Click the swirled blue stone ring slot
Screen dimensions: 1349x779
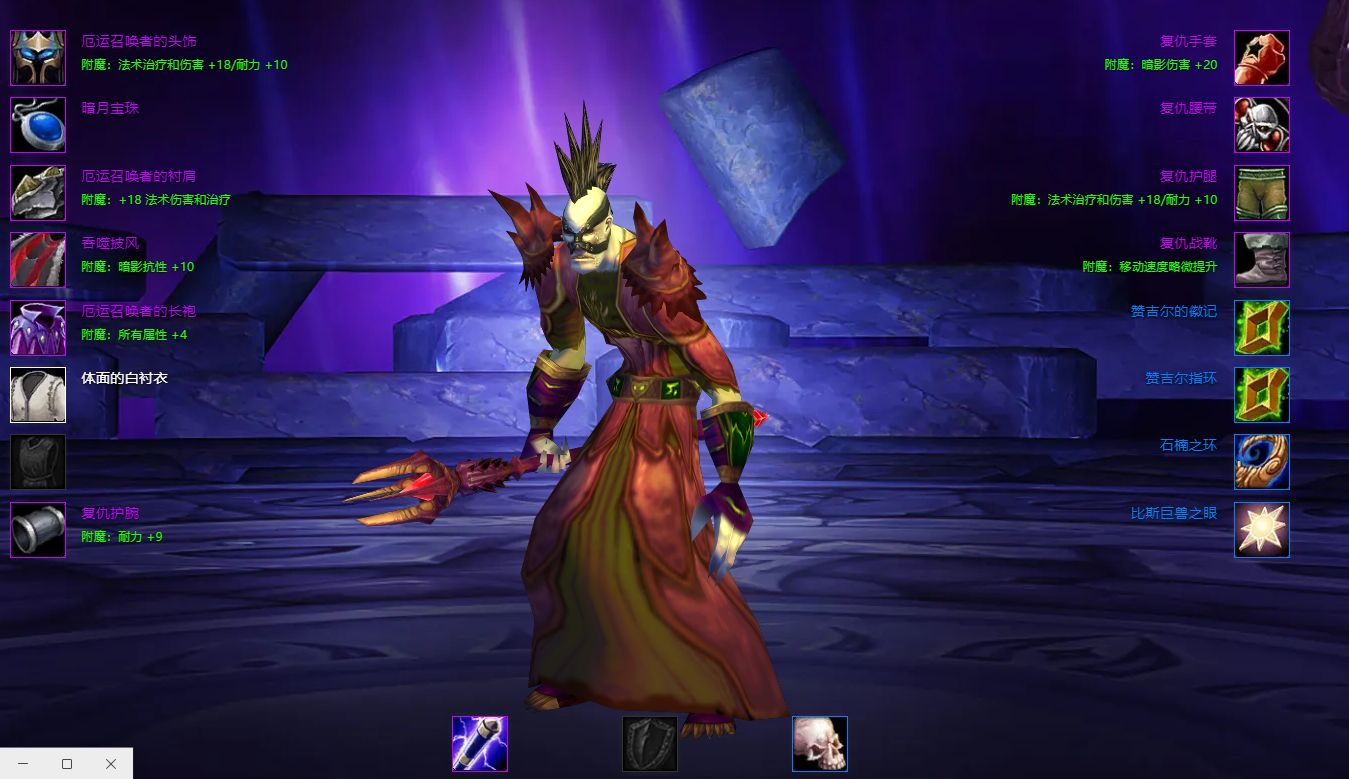(1262, 462)
